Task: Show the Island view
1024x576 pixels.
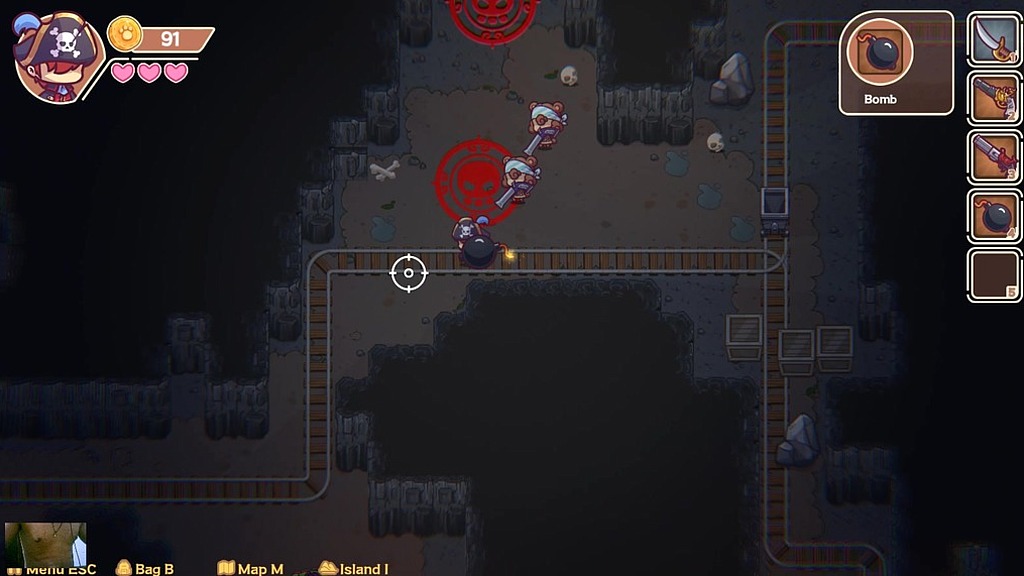Action: click(x=353, y=569)
